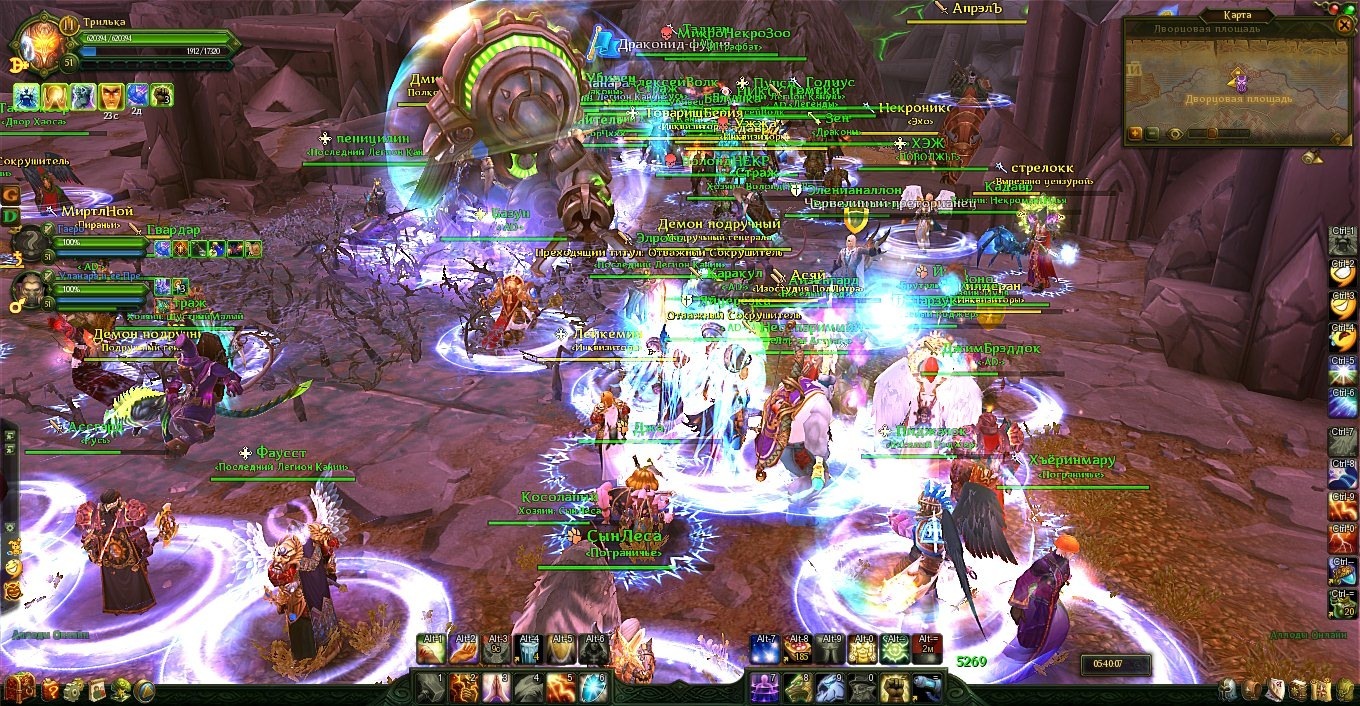Image resolution: width=1360 pixels, height=706 pixels.
Task: Select the question-mark party member portrait
Action: click(x=32, y=244)
